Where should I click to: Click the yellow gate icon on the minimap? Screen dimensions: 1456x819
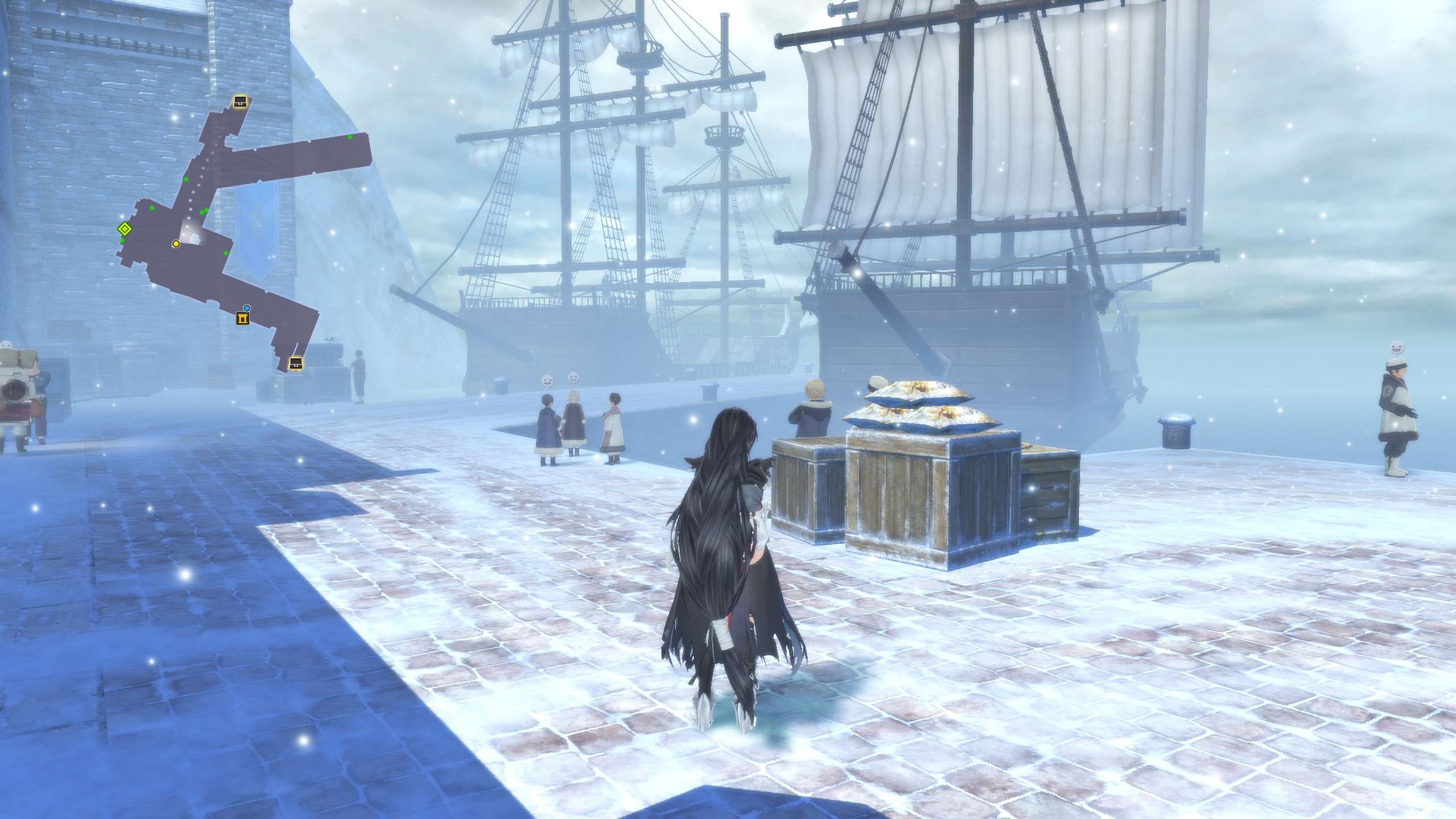[243, 318]
